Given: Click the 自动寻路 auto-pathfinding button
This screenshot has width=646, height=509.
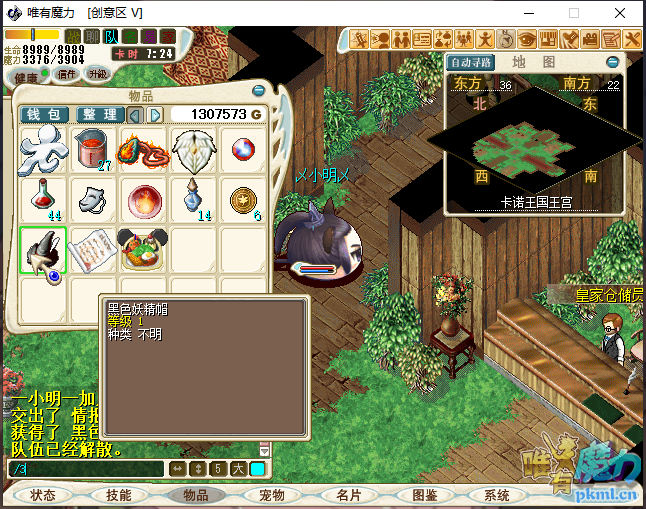Looking at the screenshot, I should click(471, 62).
